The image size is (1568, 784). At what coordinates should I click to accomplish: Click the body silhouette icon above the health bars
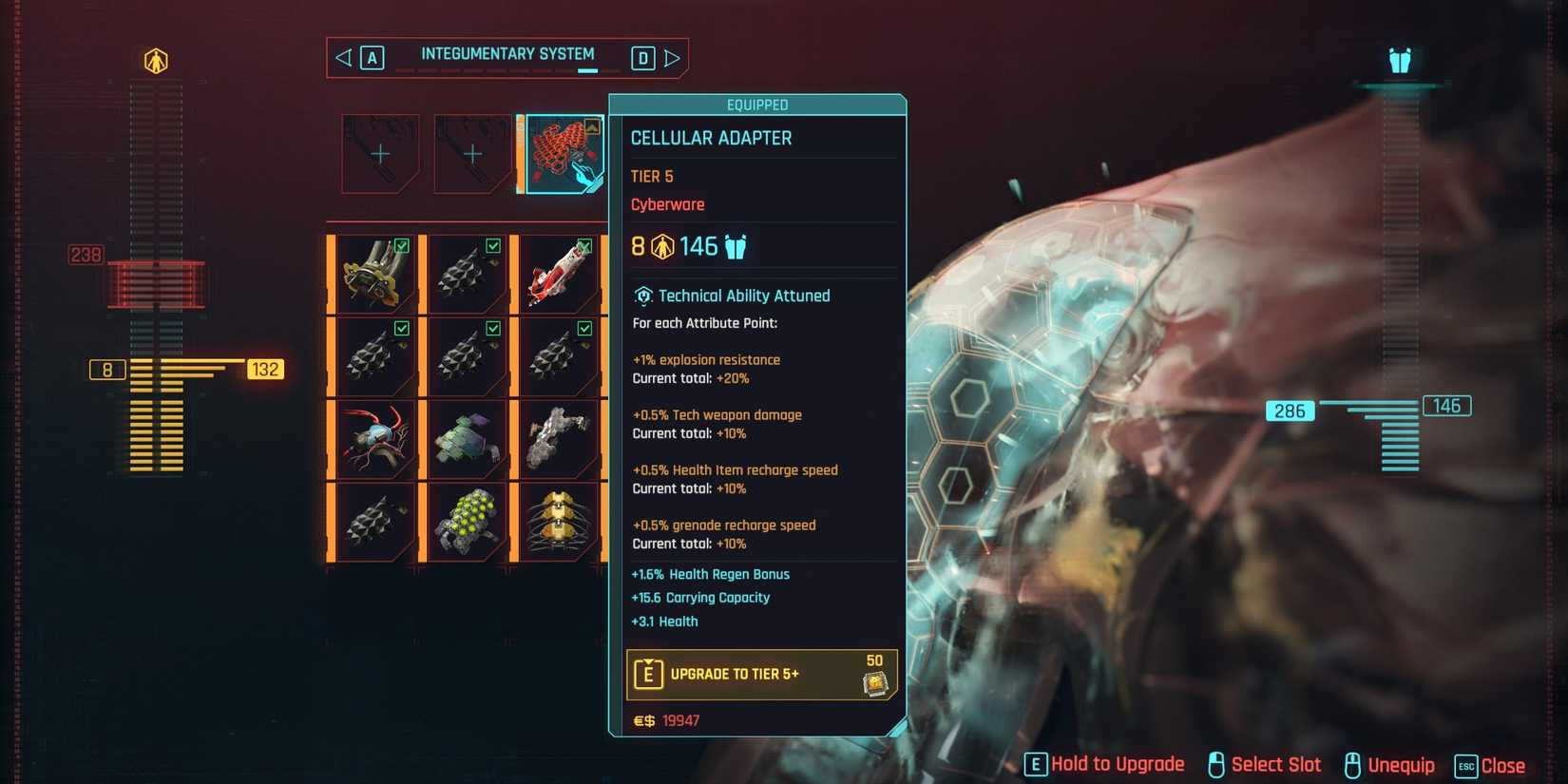click(x=158, y=60)
